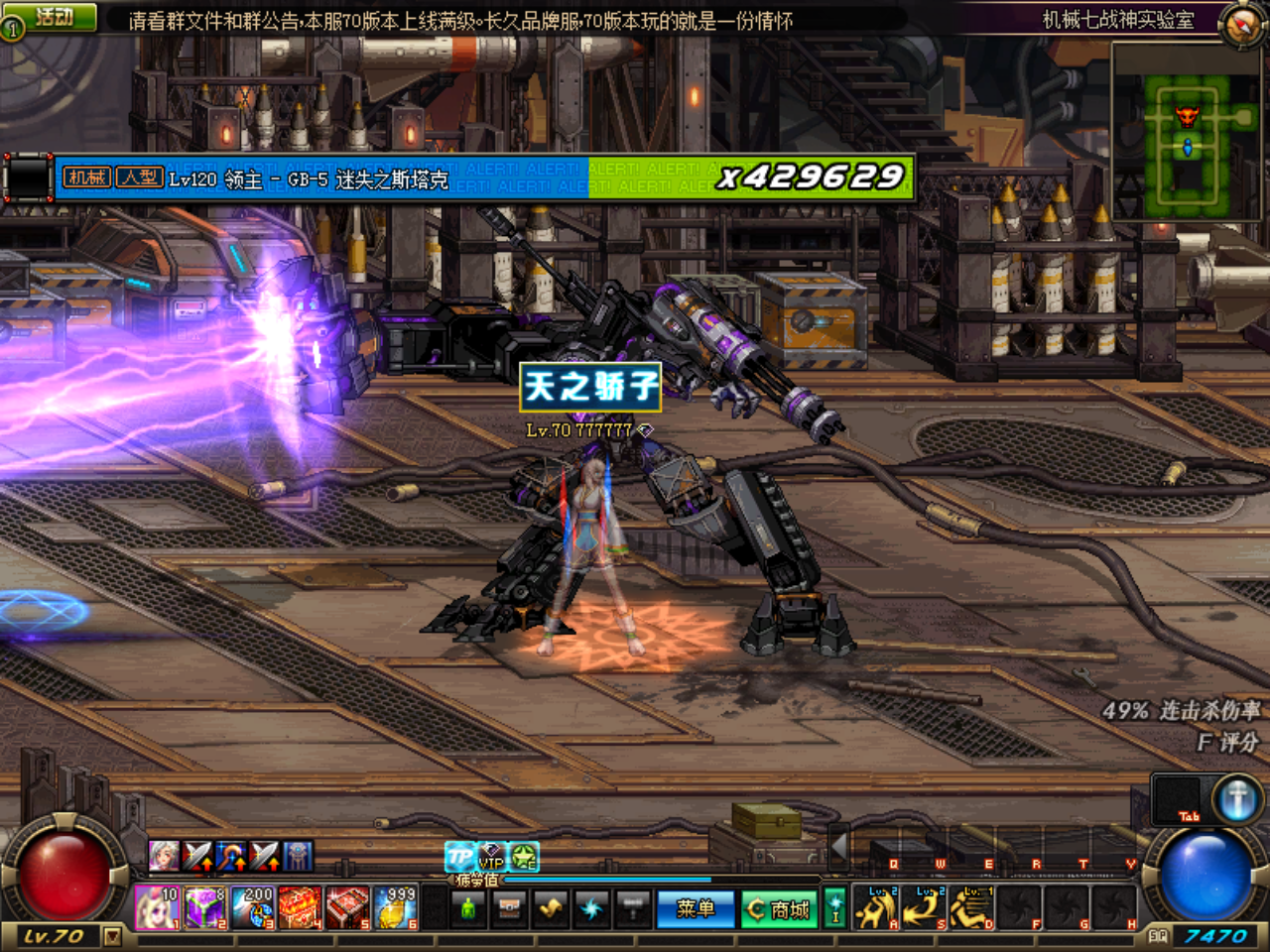Use the purple cube item in slot 2

point(203,907)
